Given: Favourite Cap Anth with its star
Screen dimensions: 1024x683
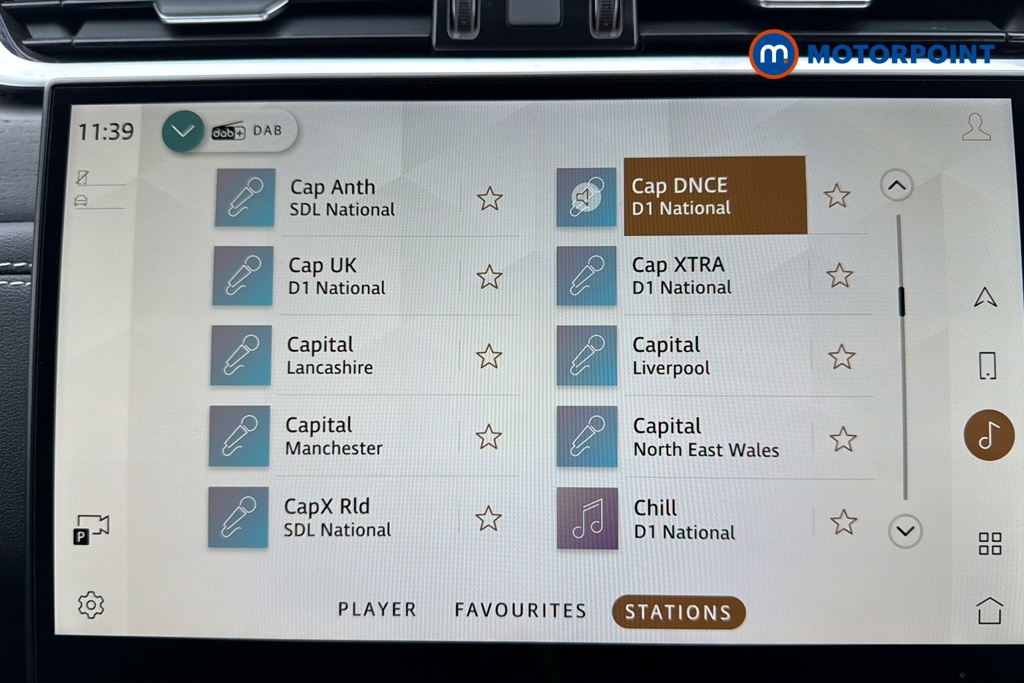Looking at the screenshot, I should [489, 199].
